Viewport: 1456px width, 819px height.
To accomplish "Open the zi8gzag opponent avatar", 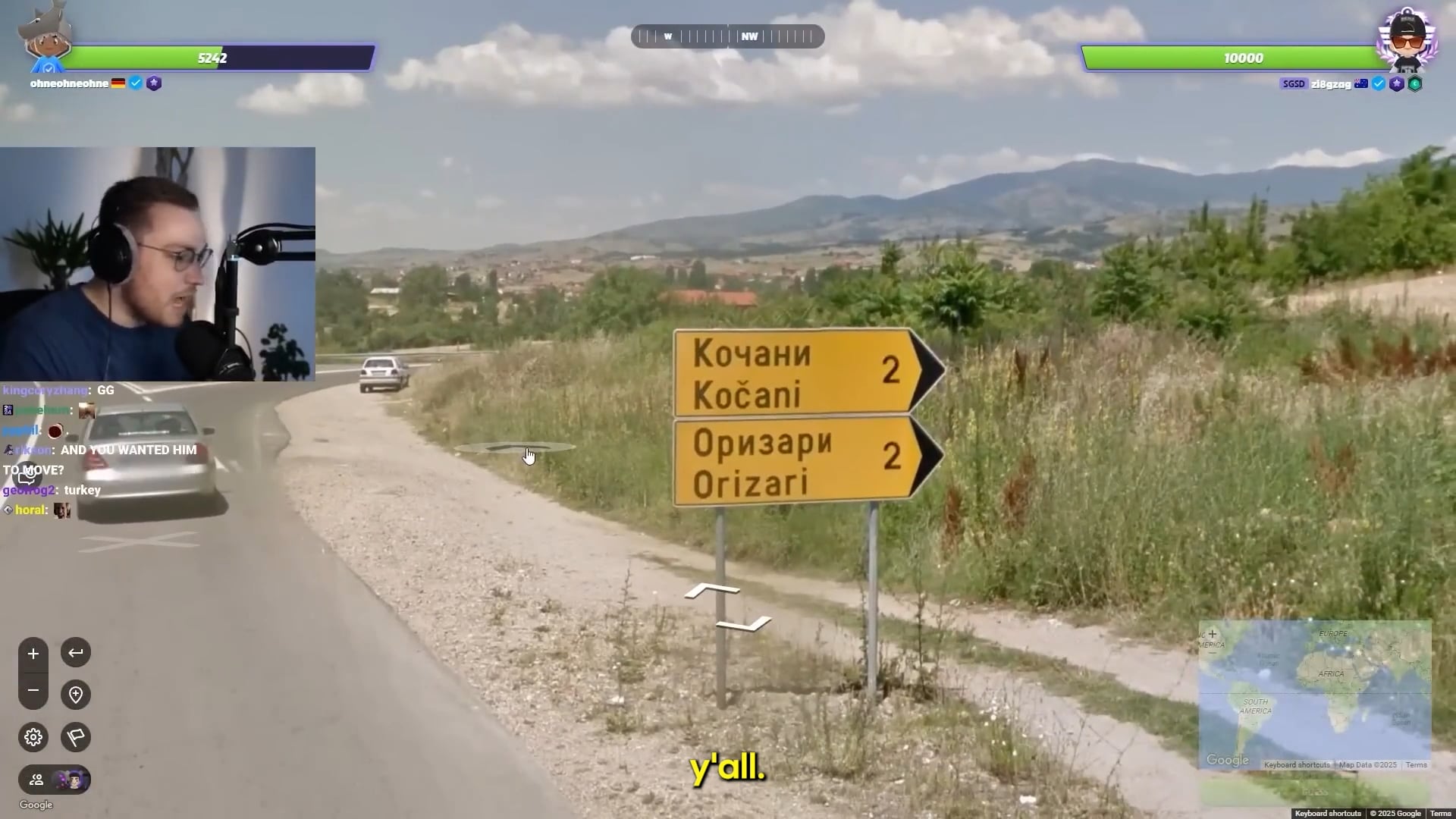I will coord(1407,38).
